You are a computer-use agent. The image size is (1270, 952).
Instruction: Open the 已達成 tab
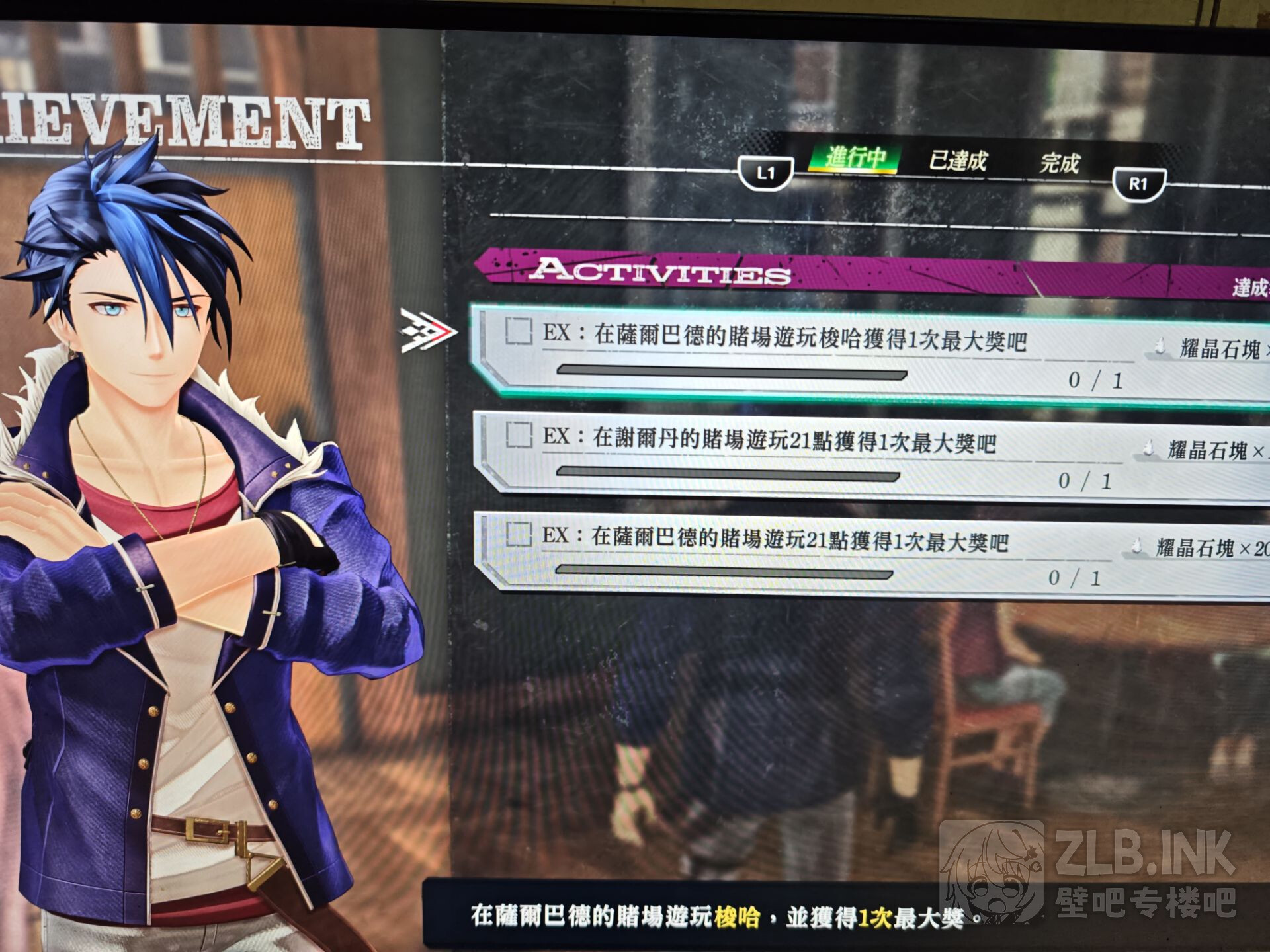[x=957, y=161]
